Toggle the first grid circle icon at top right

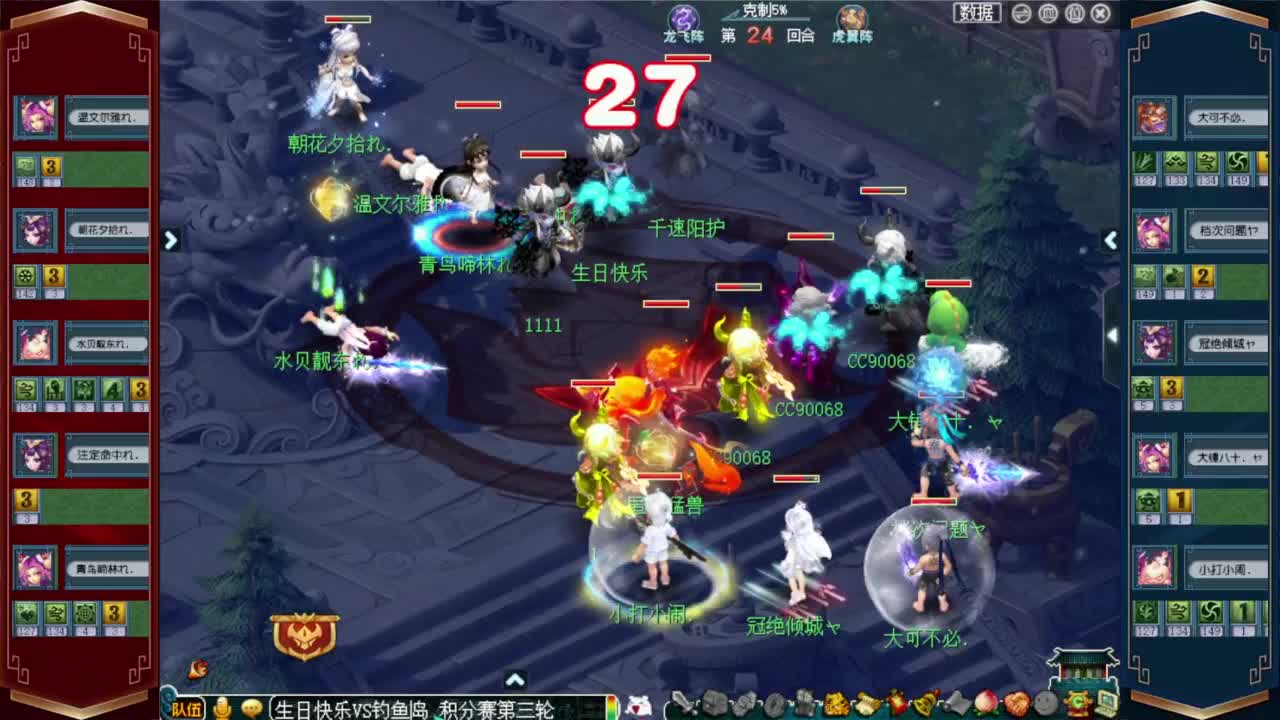click(x=1048, y=13)
